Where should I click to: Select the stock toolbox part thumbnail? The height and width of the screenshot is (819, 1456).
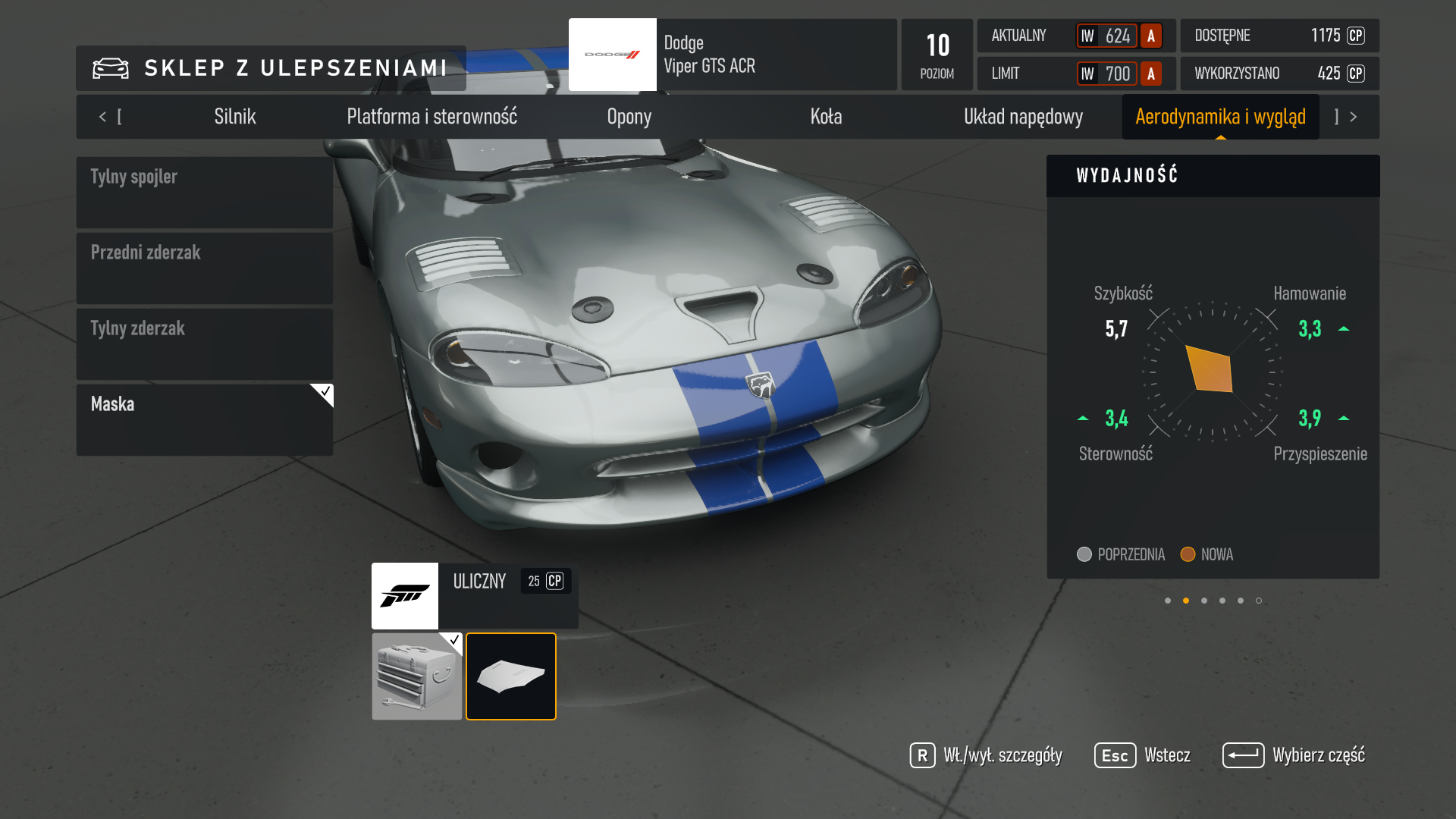416,676
